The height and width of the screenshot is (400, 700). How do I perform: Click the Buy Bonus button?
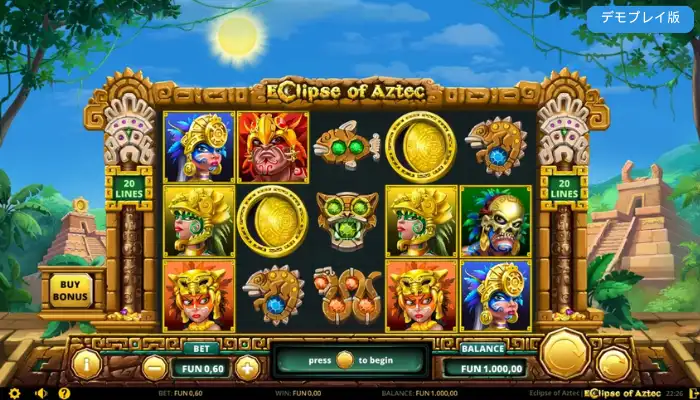pos(69,290)
